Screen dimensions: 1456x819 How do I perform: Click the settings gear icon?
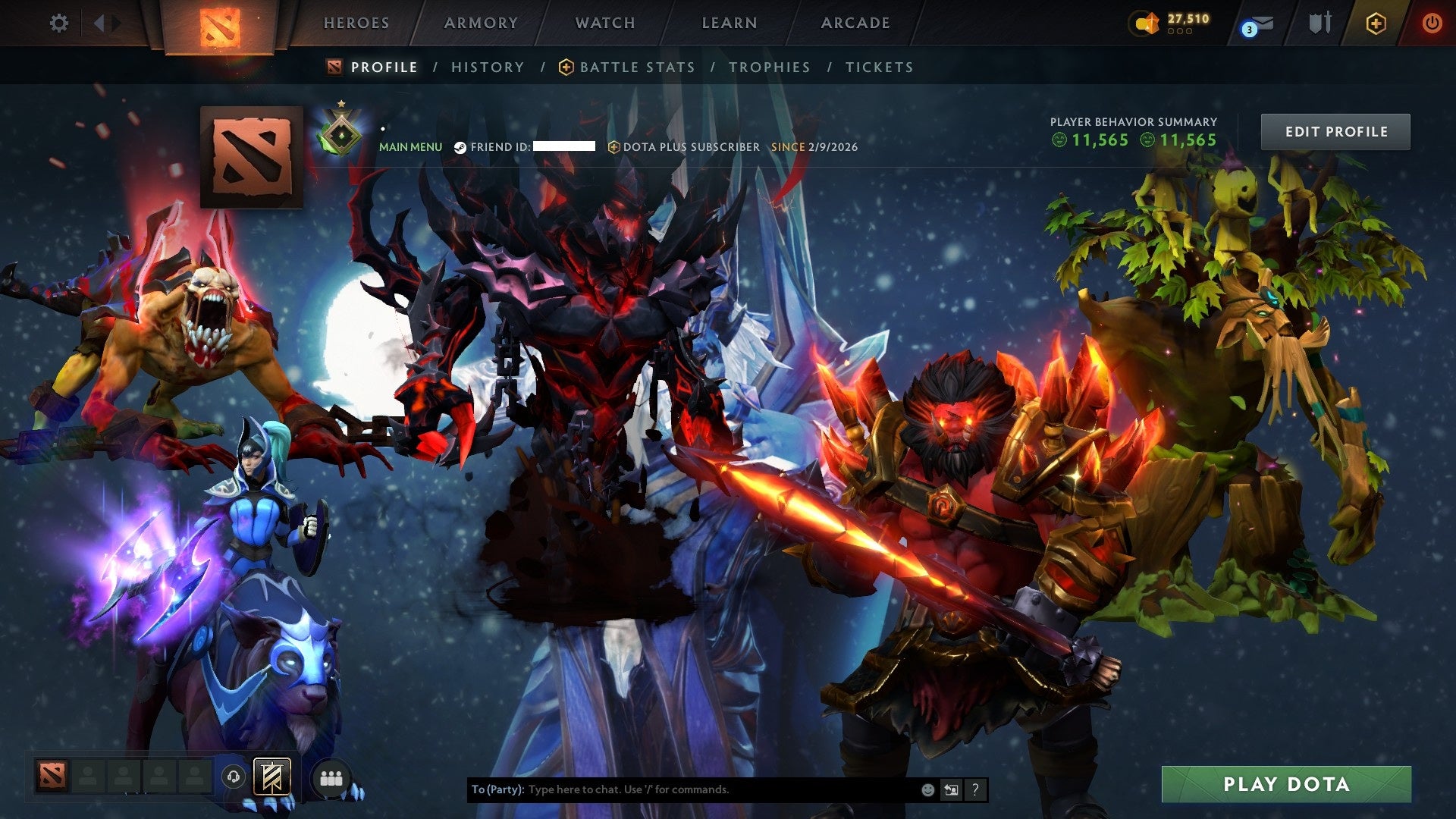click(59, 23)
